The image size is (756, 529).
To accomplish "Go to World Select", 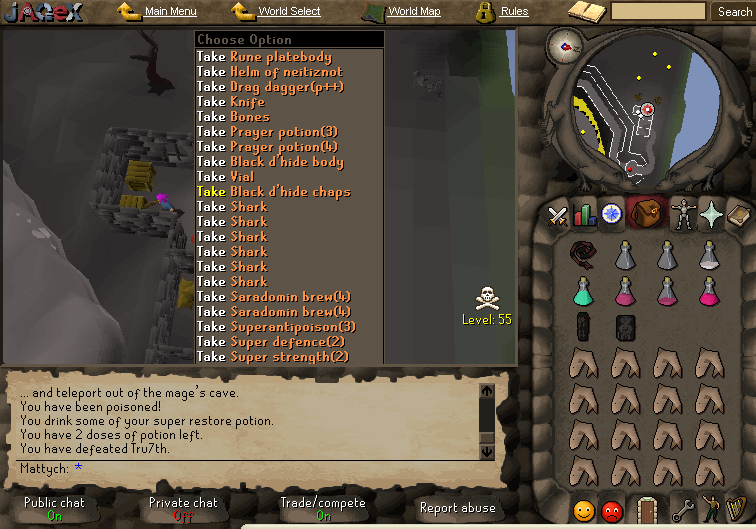I will click(x=288, y=12).
